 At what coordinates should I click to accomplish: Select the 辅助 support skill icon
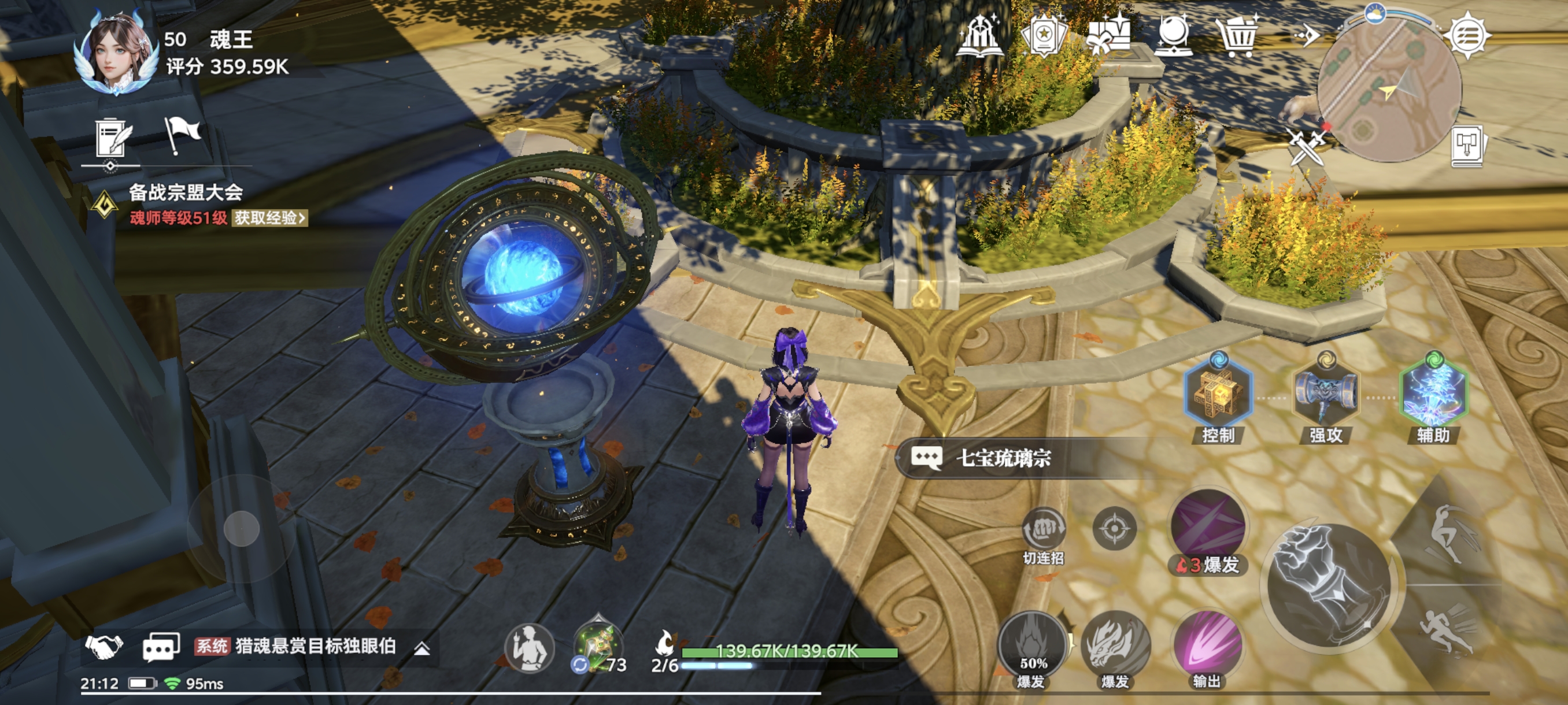[1433, 394]
